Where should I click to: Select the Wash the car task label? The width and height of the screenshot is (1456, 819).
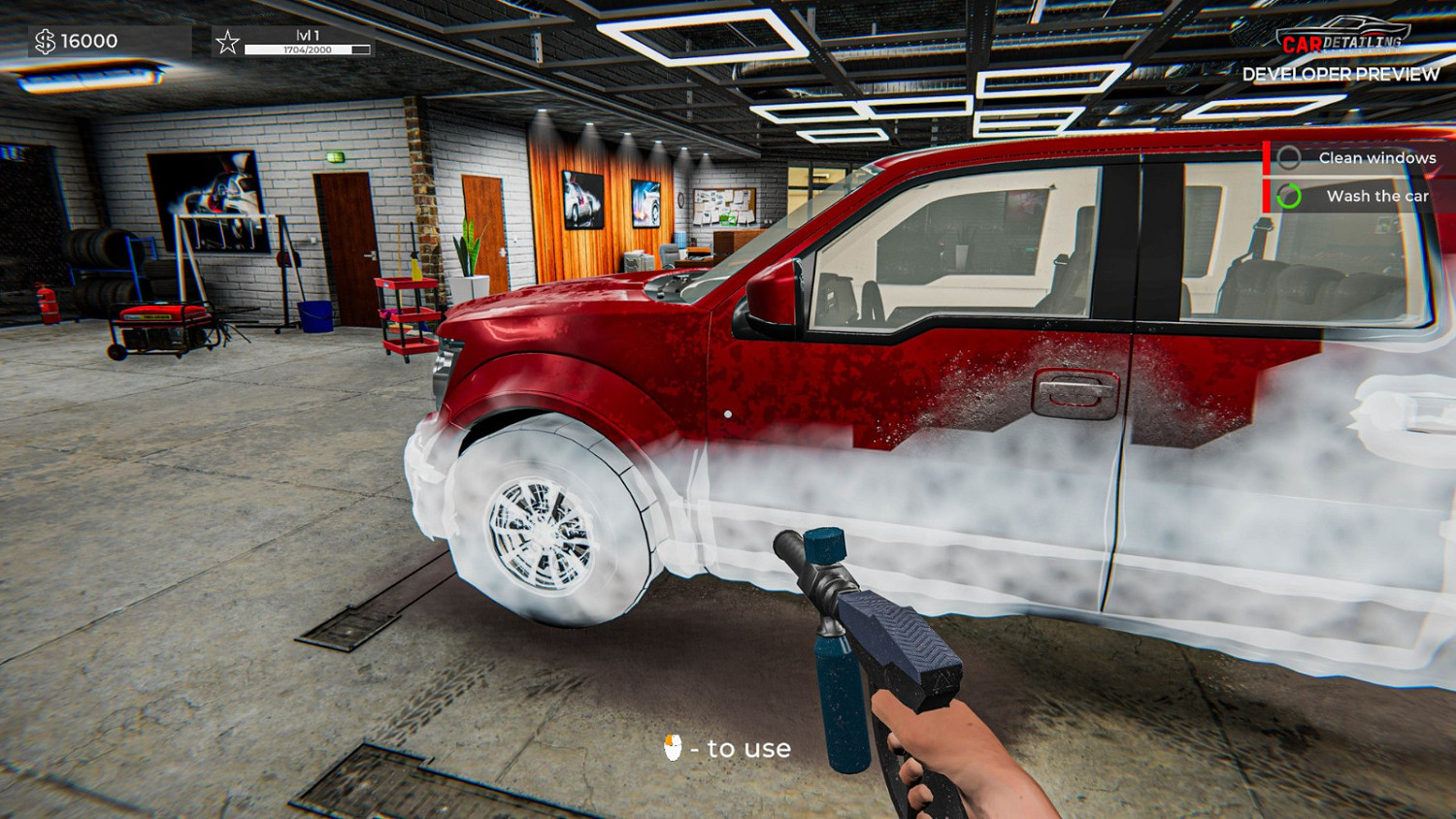[x=1379, y=195]
